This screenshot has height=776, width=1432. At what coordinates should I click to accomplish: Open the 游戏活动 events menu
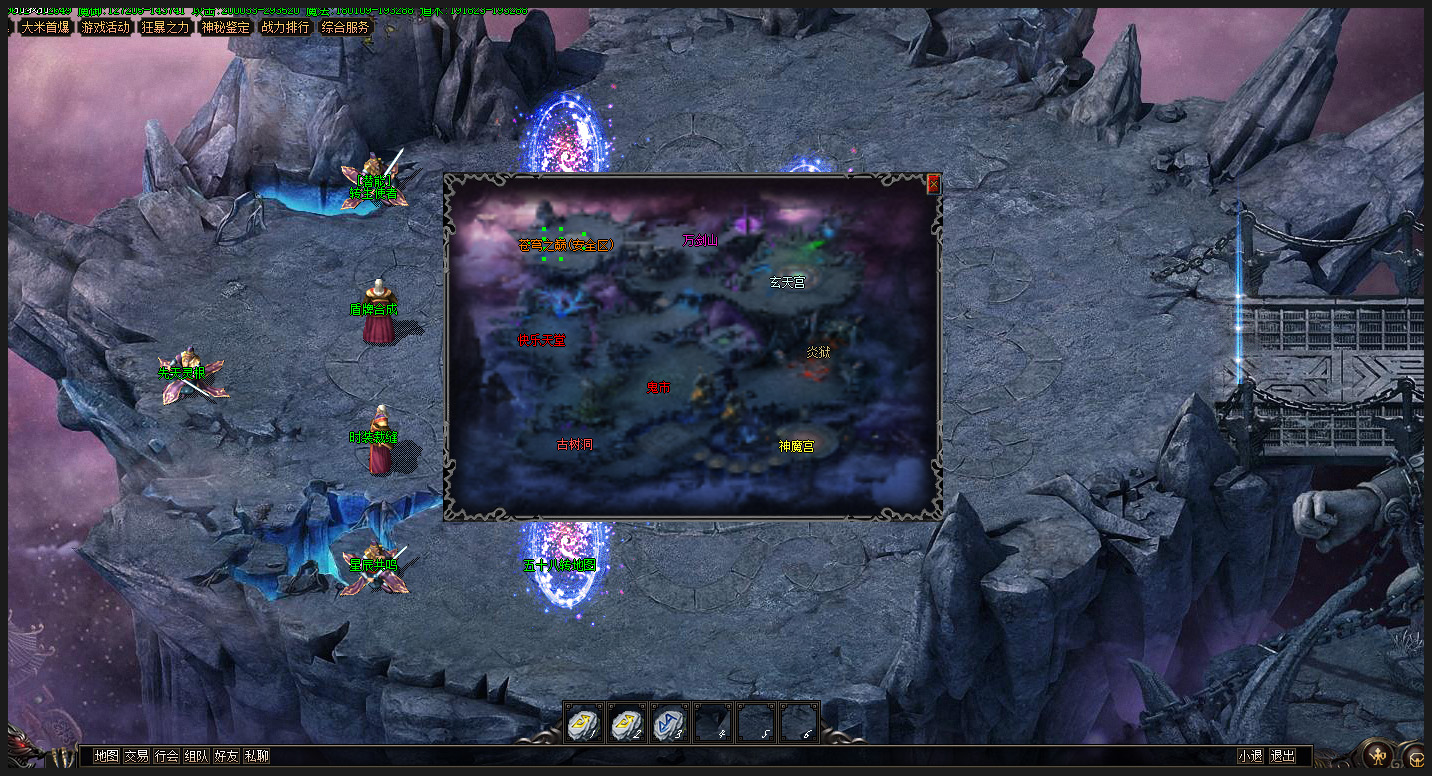(x=105, y=27)
